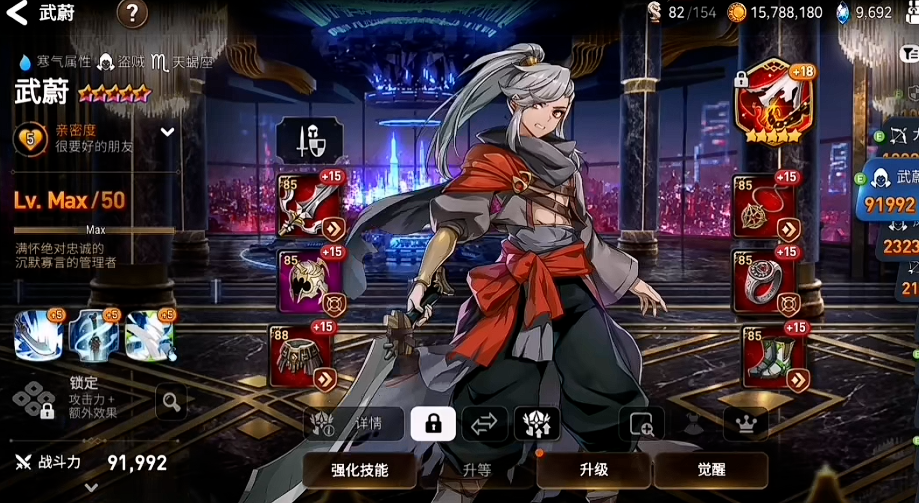Viewport: 919px width, 503px height.
Task: Select the equipped ring slot
Action: pyautogui.click(x=765, y=281)
